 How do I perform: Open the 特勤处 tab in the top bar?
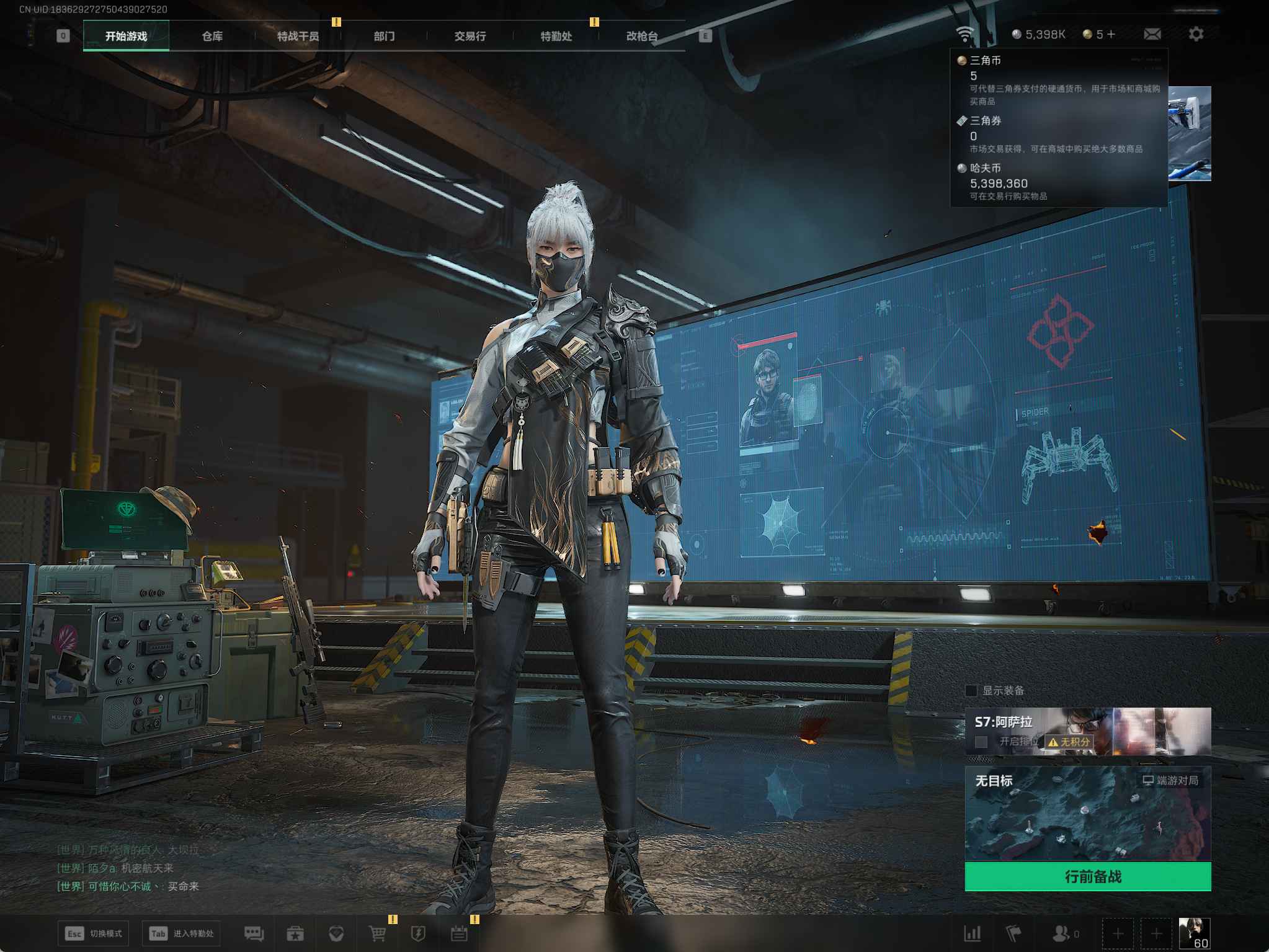(556, 36)
